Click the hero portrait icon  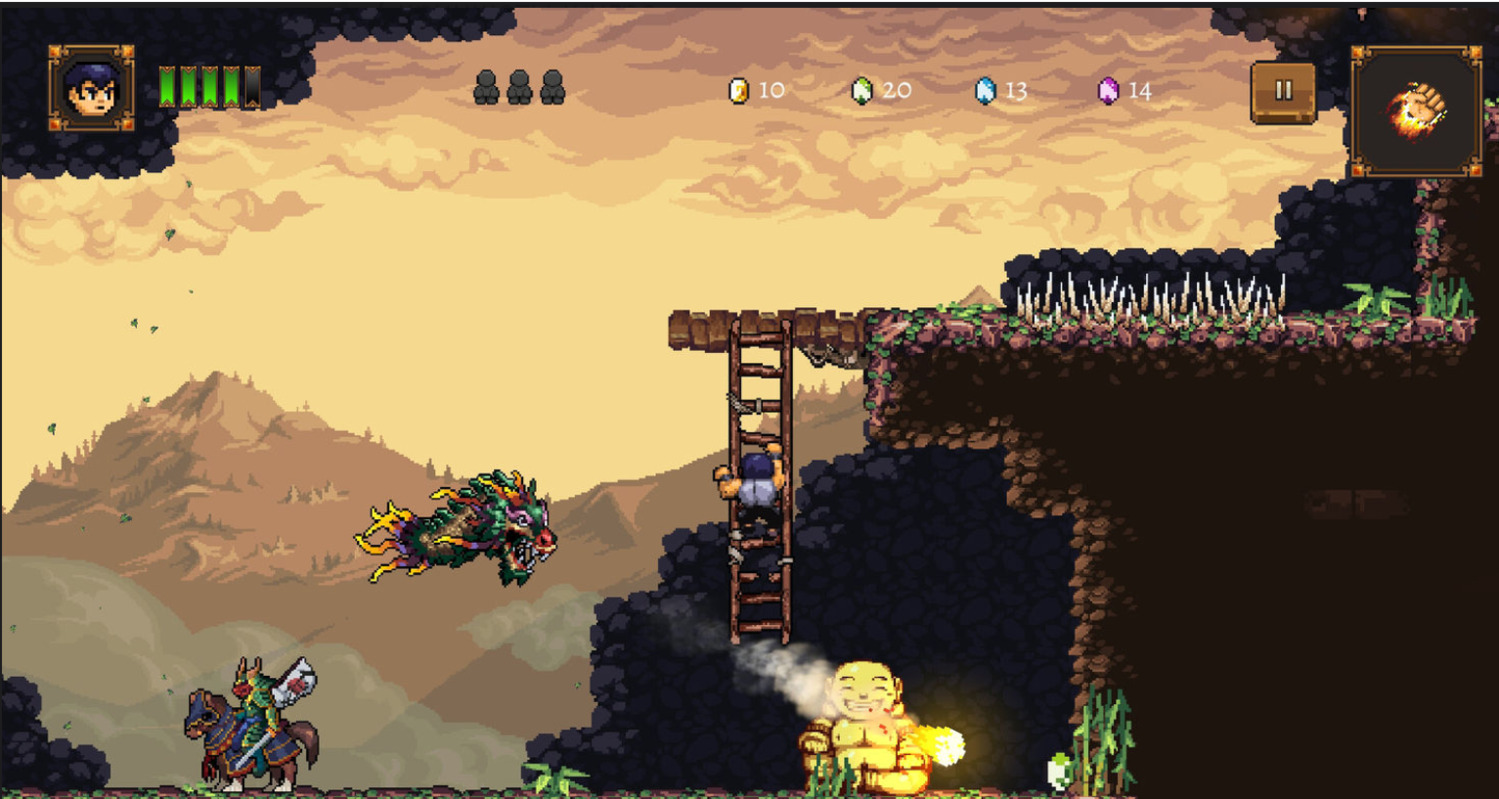tap(91, 89)
